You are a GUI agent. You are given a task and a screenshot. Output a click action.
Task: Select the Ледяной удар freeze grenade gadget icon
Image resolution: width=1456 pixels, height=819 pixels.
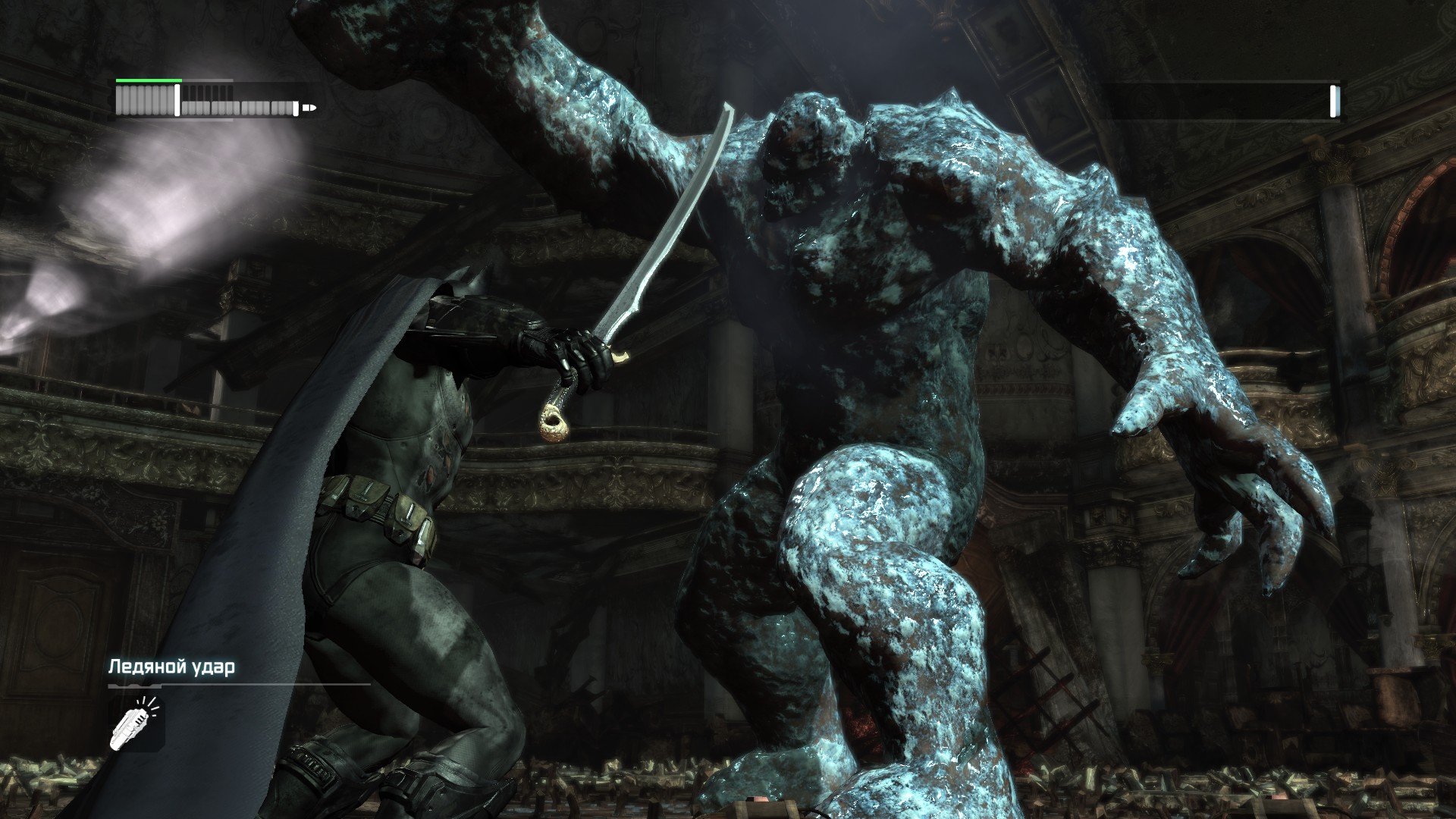coord(136,725)
